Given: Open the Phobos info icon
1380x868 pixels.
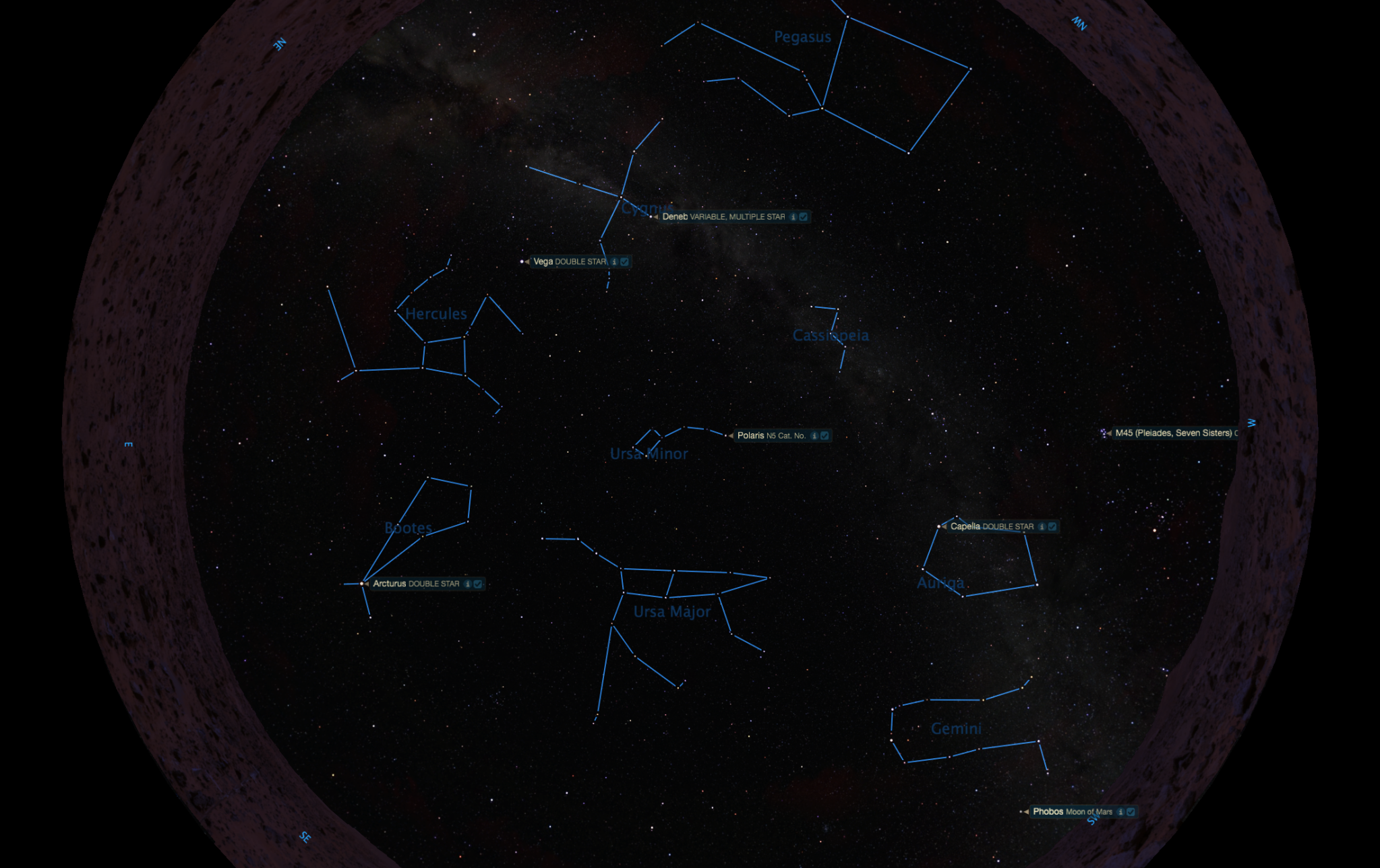Looking at the screenshot, I should coord(1120,812).
